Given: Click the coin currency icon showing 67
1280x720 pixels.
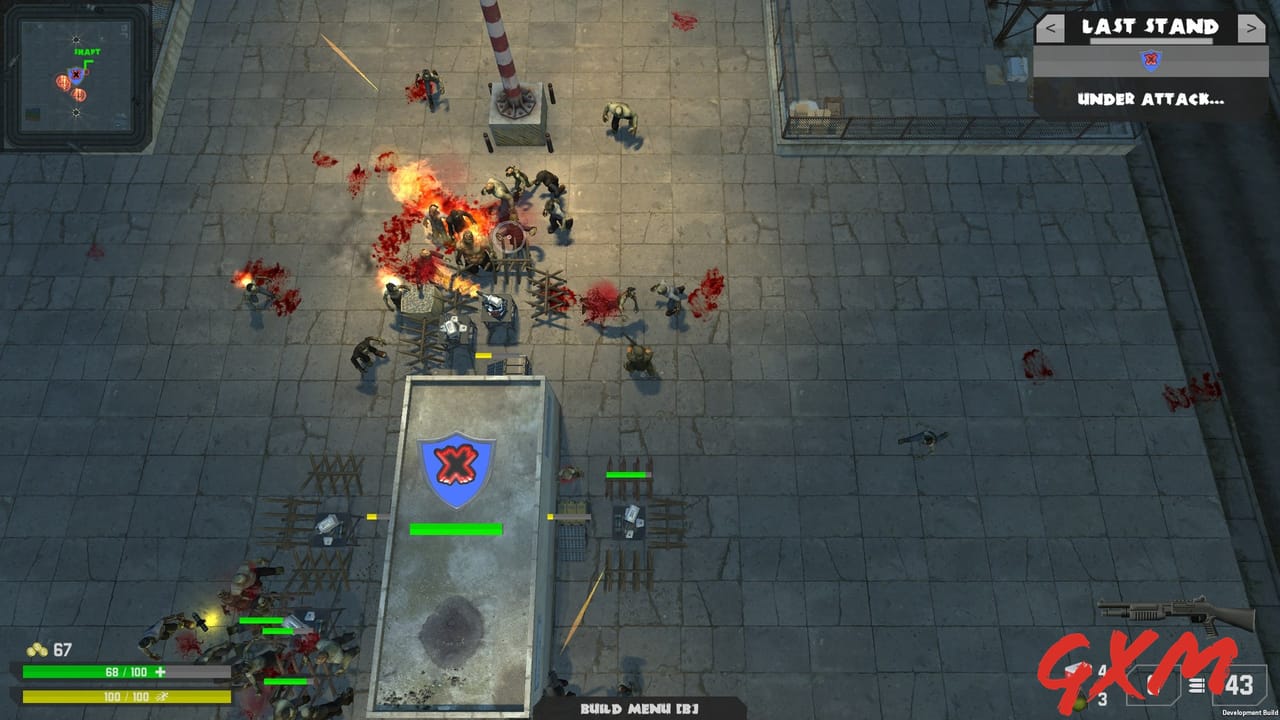Looking at the screenshot, I should (37, 649).
